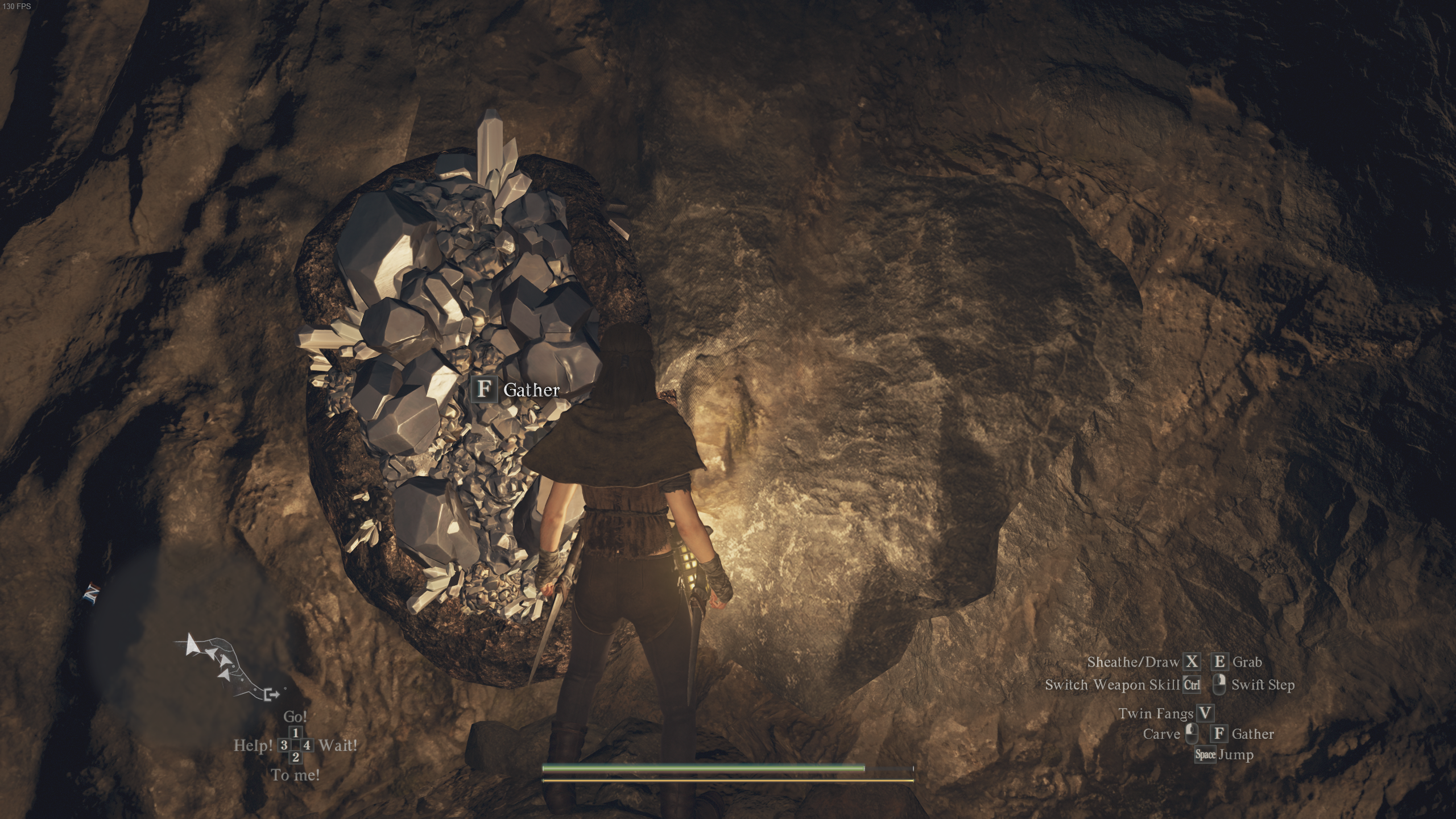Click the Help! pawn command entry
This screenshot has height=819, width=1456.
click(254, 744)
